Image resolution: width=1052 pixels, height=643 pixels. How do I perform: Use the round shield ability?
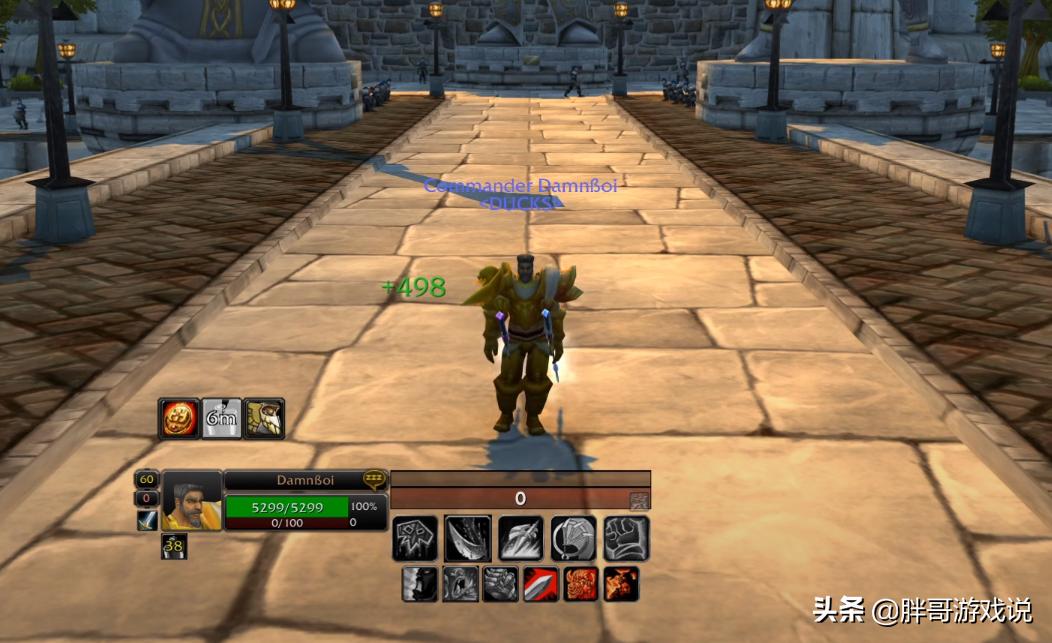tap(573, 538)
